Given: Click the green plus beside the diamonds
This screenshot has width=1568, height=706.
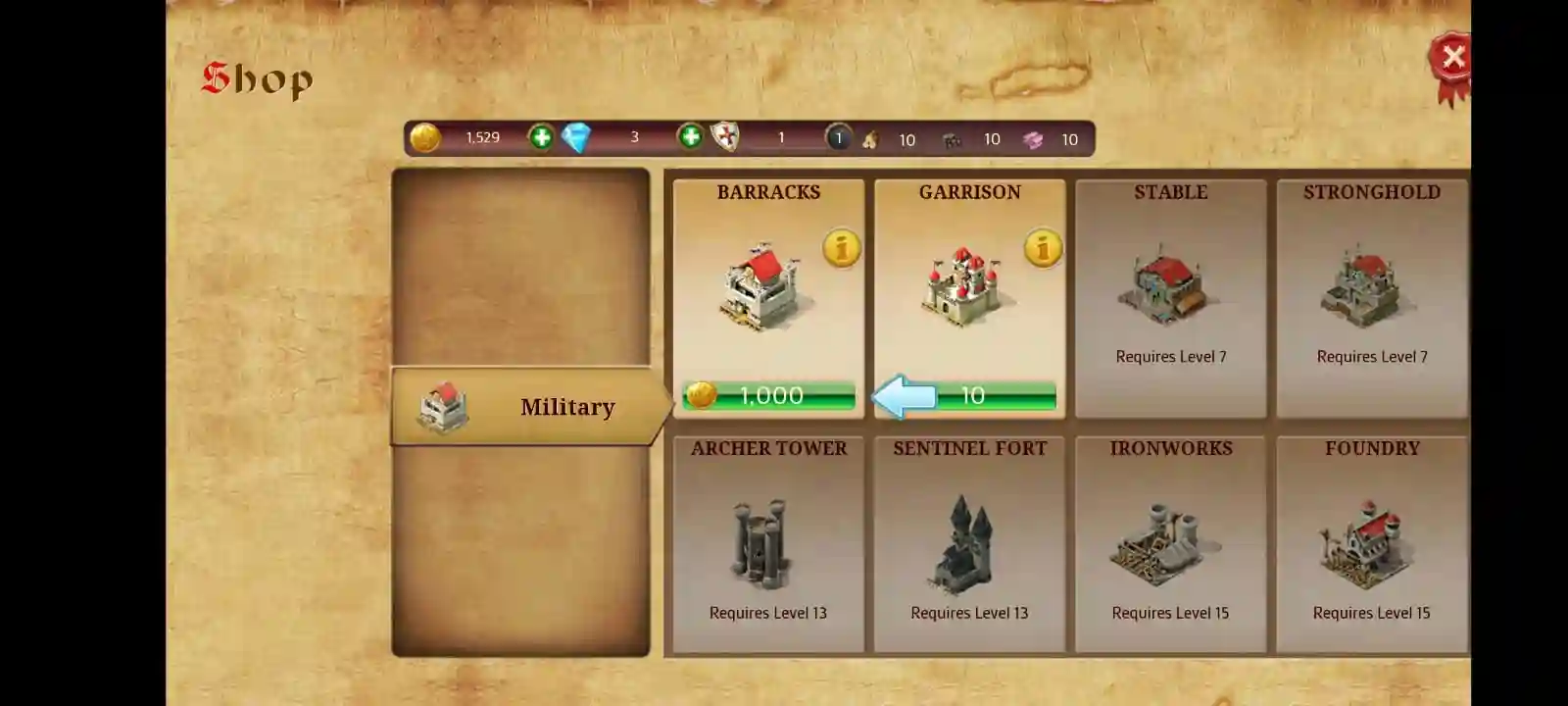Looking at the screenshot, I should [689, 138].
